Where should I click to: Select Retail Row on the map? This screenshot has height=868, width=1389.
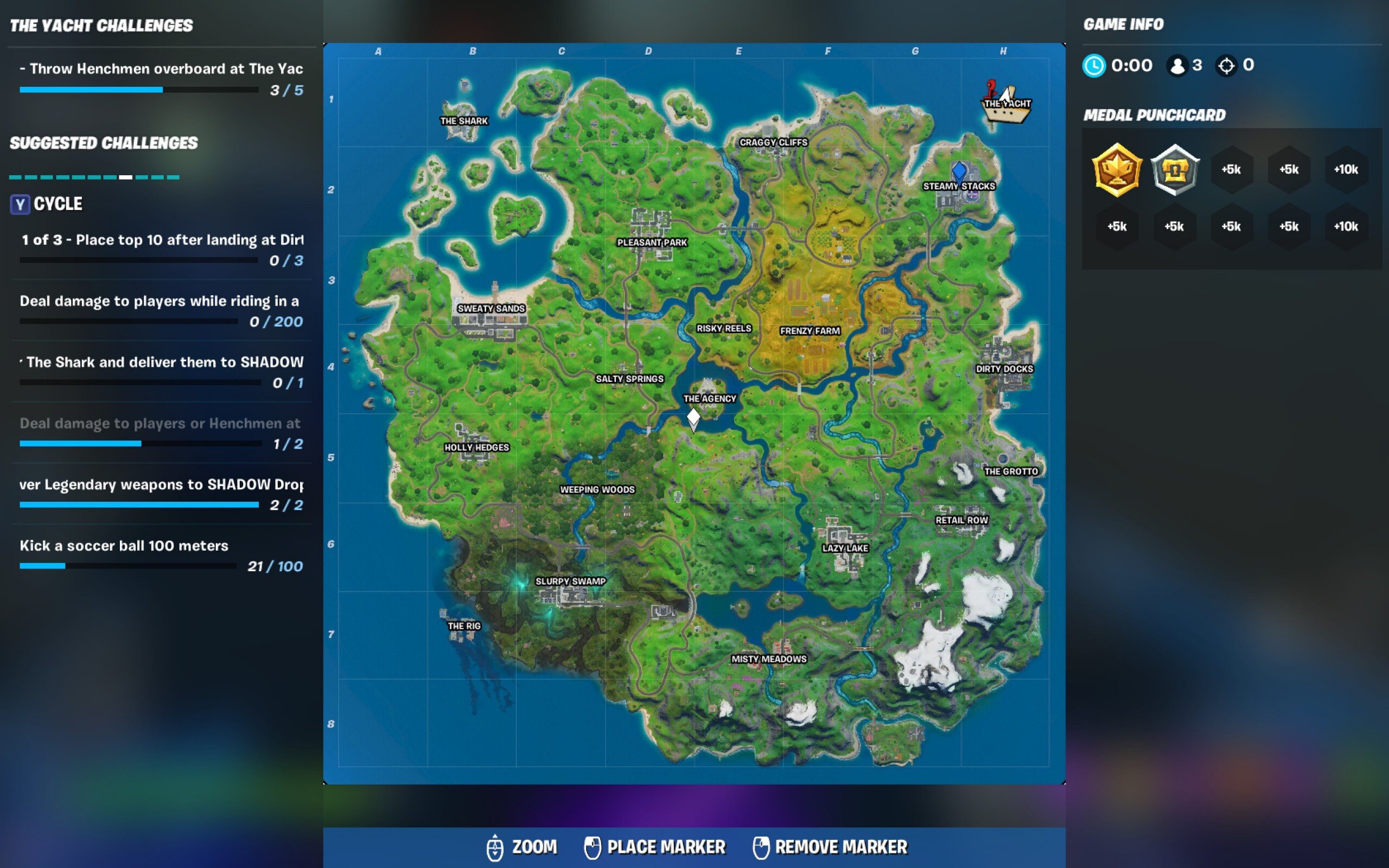(961, 520)
